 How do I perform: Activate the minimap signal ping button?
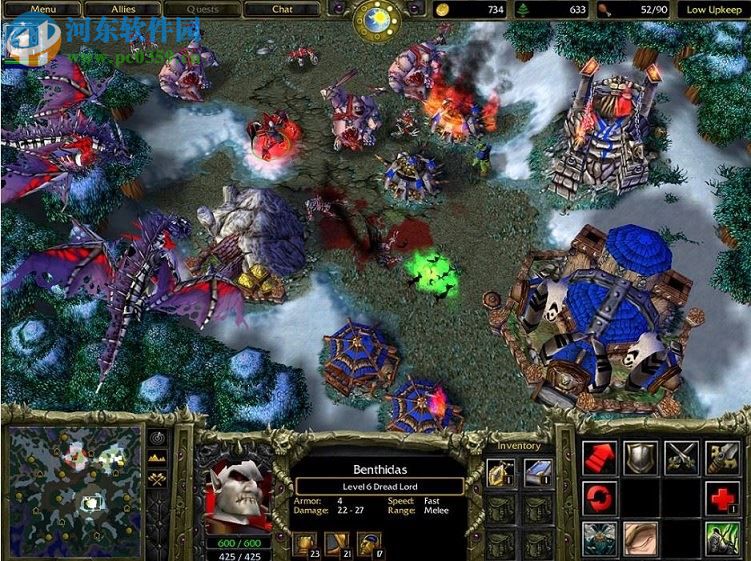157,437
